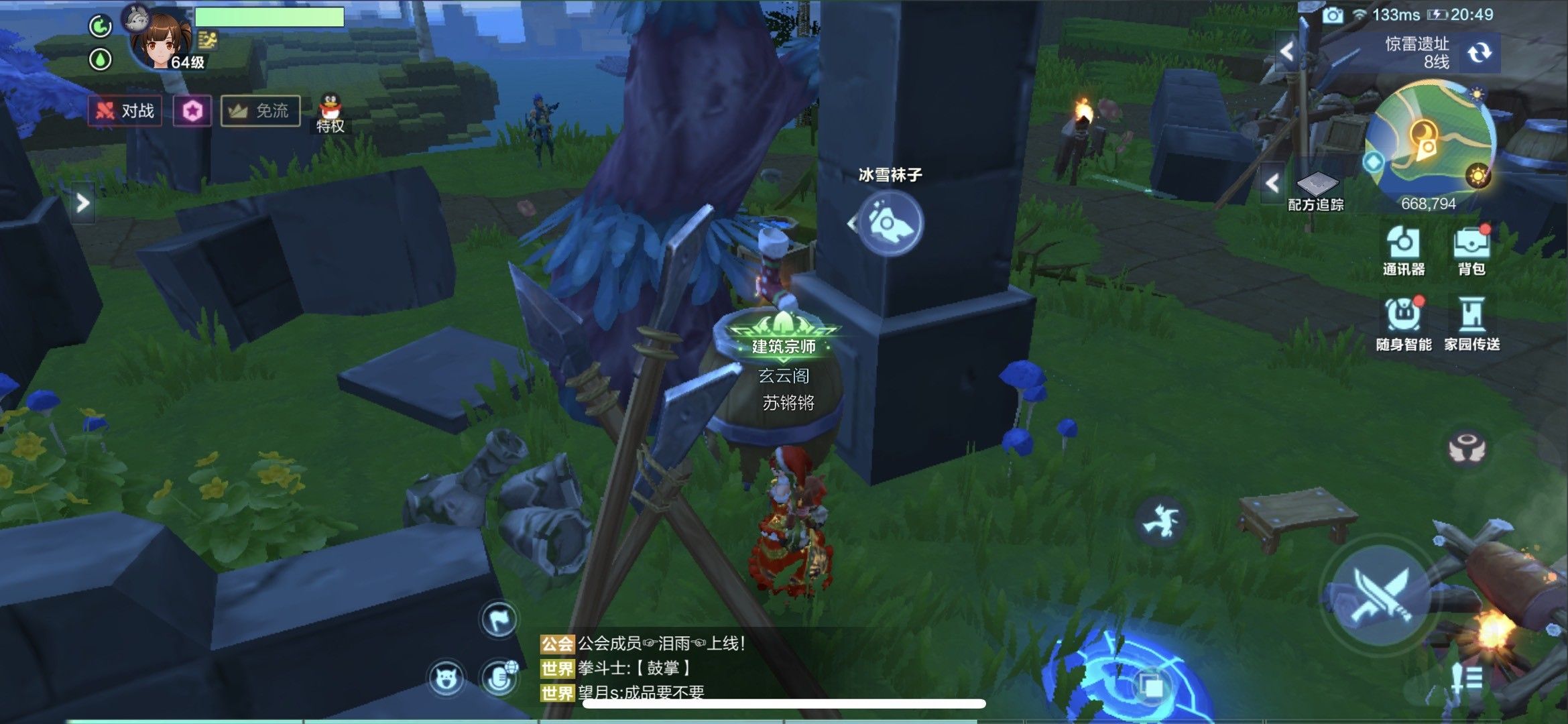Viewport: 1568px width, 724px height.
Task: Open the 特权 penguin privileges
Action: (x=330, y=114)
